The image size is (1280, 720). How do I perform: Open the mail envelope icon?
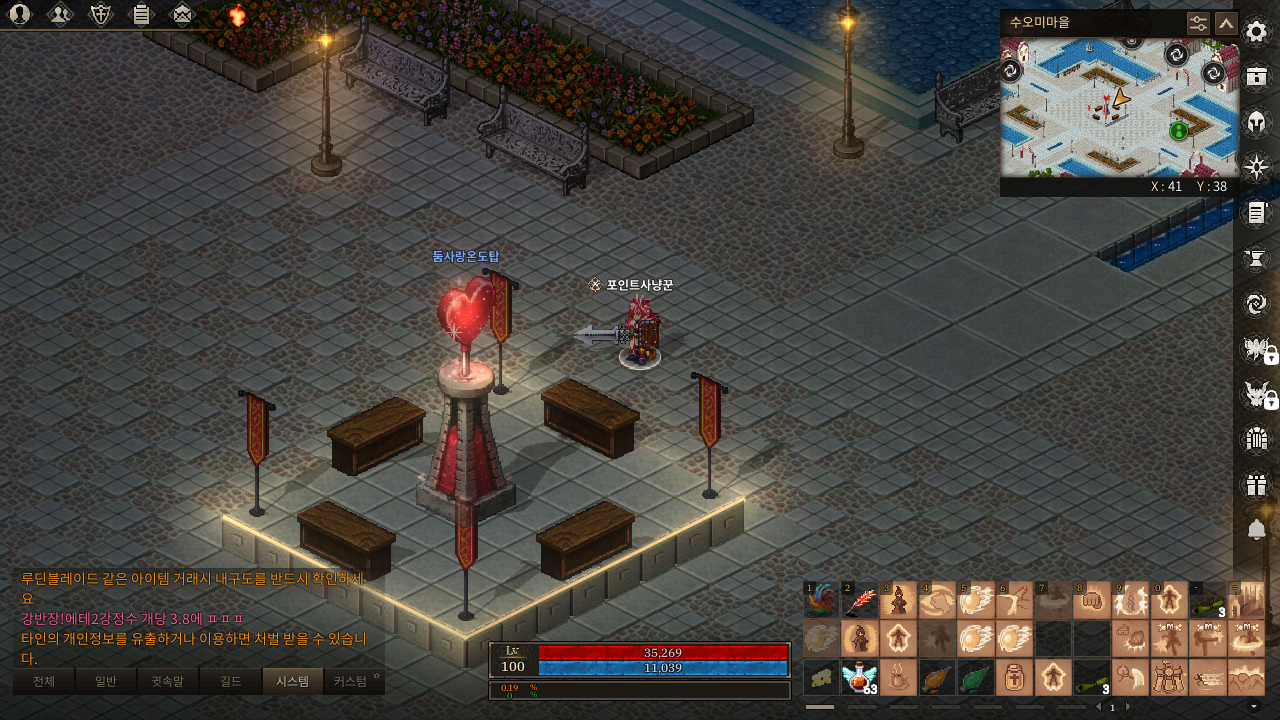[x=182, y=14]
